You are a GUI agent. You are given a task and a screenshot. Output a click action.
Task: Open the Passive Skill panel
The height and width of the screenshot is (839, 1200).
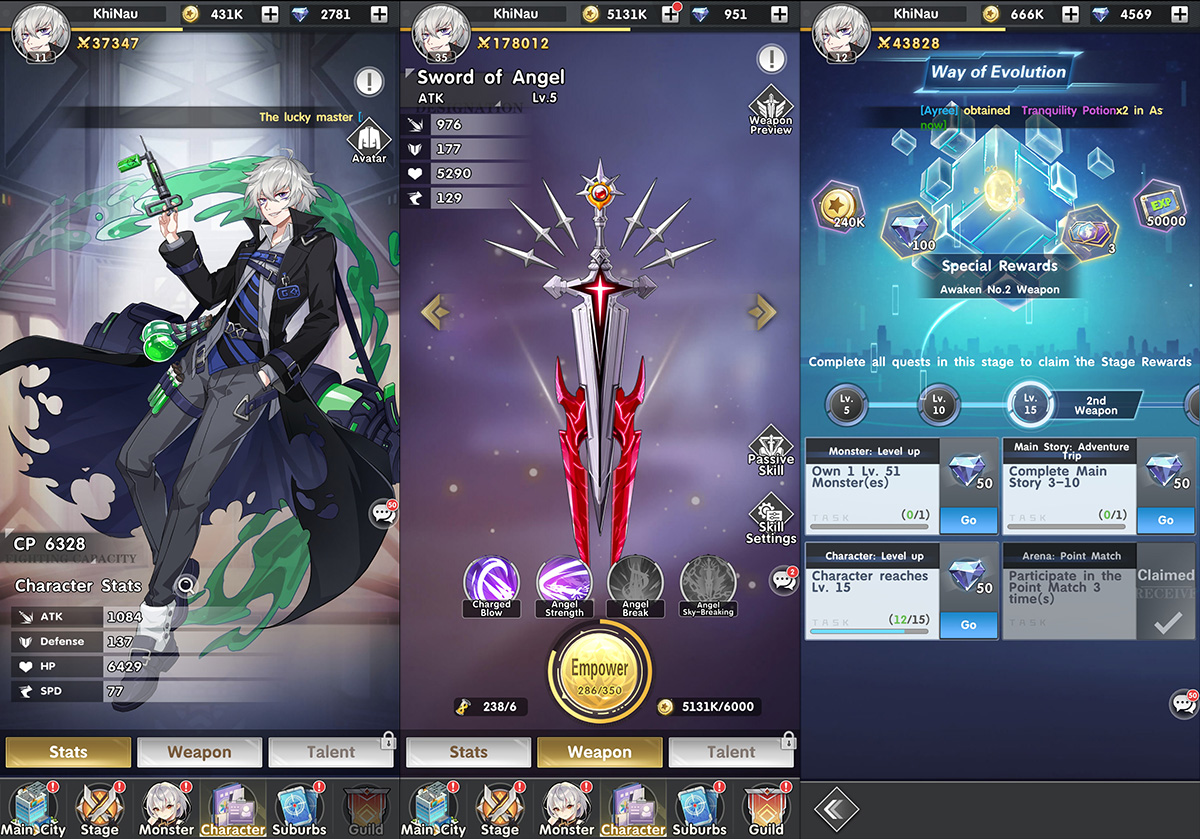(x=770, y=451)
